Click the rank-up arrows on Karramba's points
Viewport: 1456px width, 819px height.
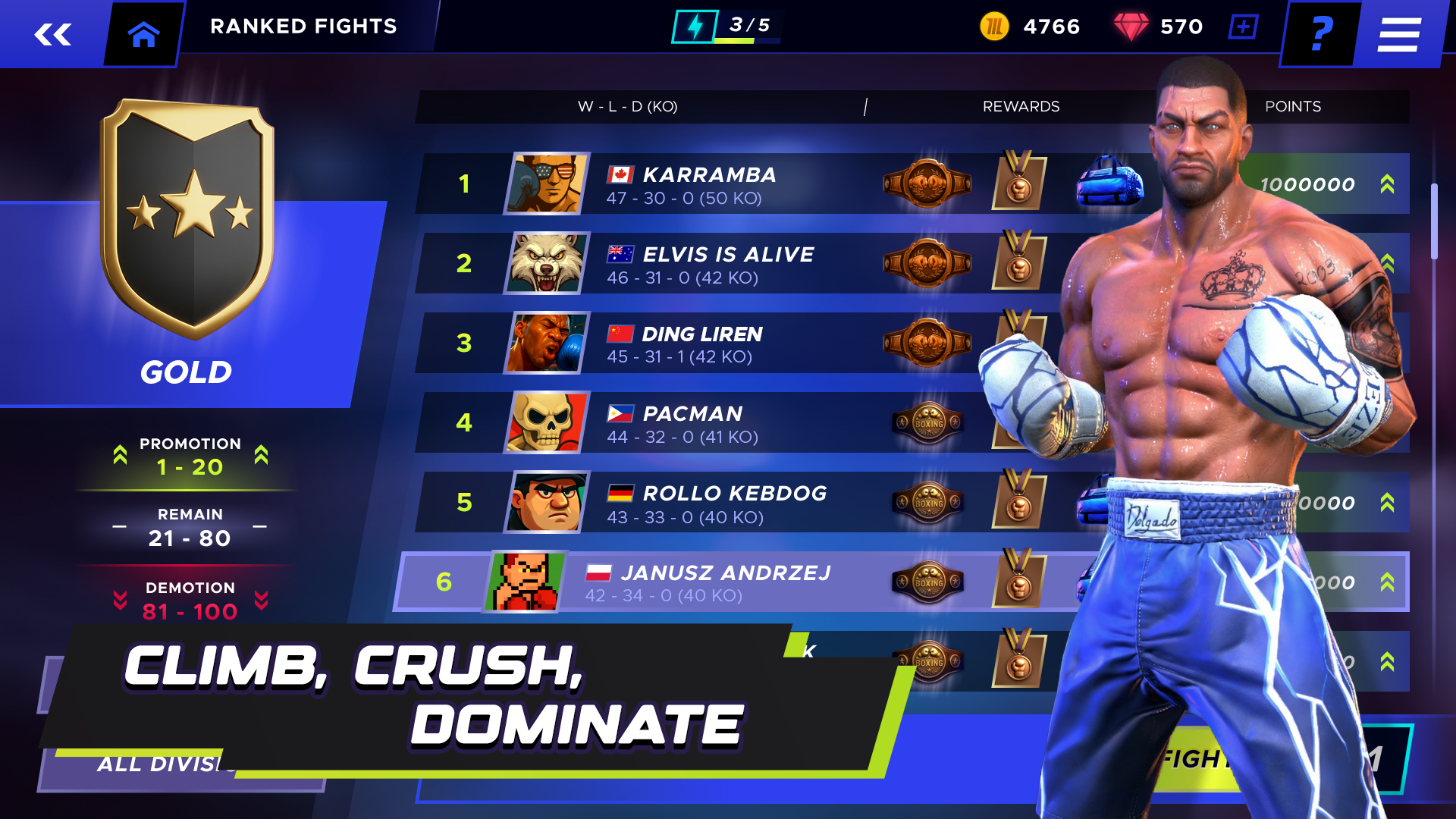point(1388,183)
